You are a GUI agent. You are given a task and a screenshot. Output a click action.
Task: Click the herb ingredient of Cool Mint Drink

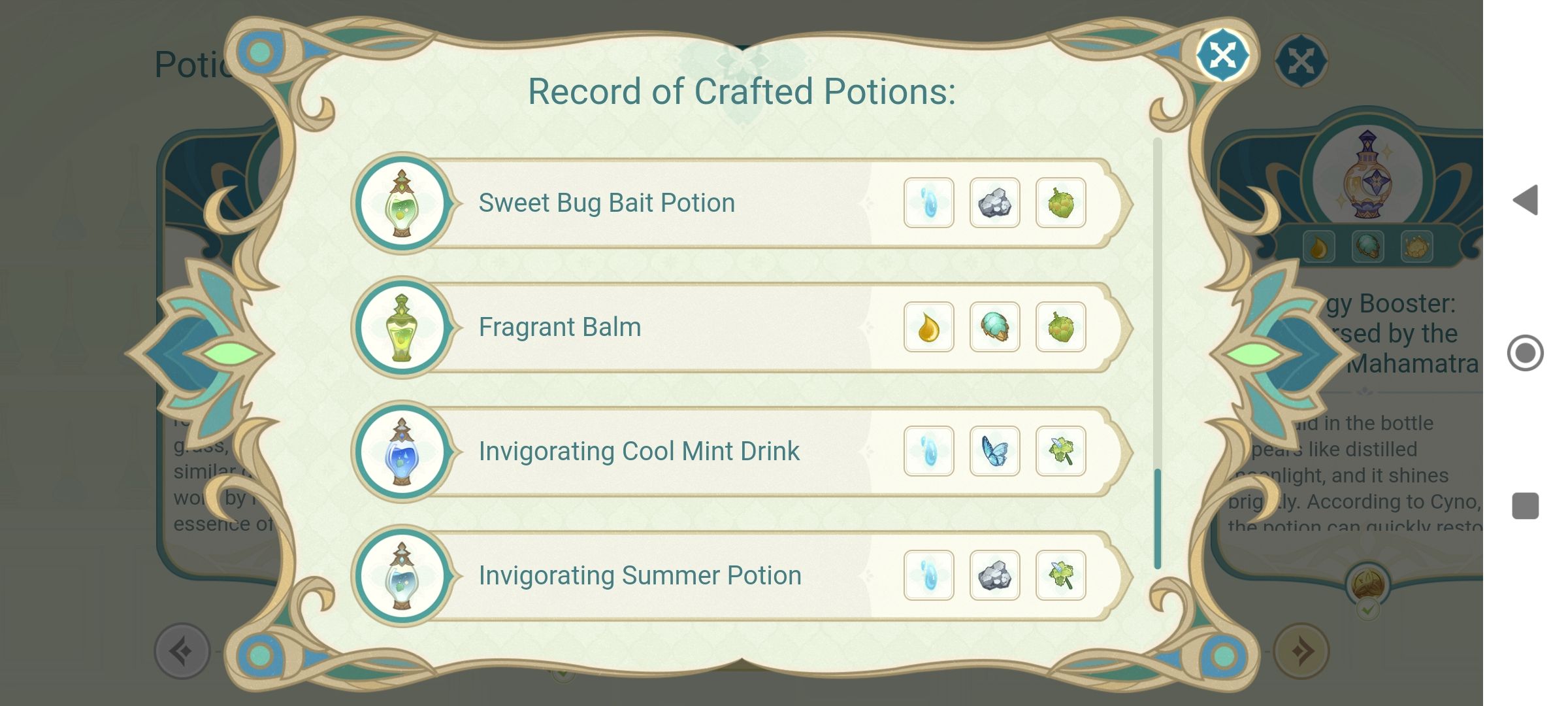pyautogui.click(x=1060, y=450)
